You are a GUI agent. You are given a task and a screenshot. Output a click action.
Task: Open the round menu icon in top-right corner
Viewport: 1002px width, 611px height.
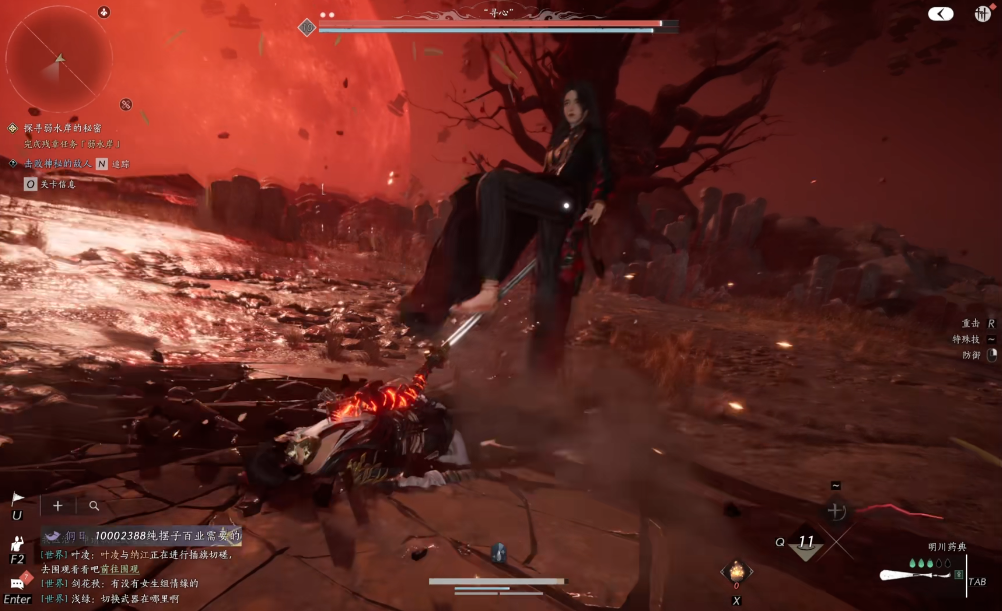[x=982, y=14]
